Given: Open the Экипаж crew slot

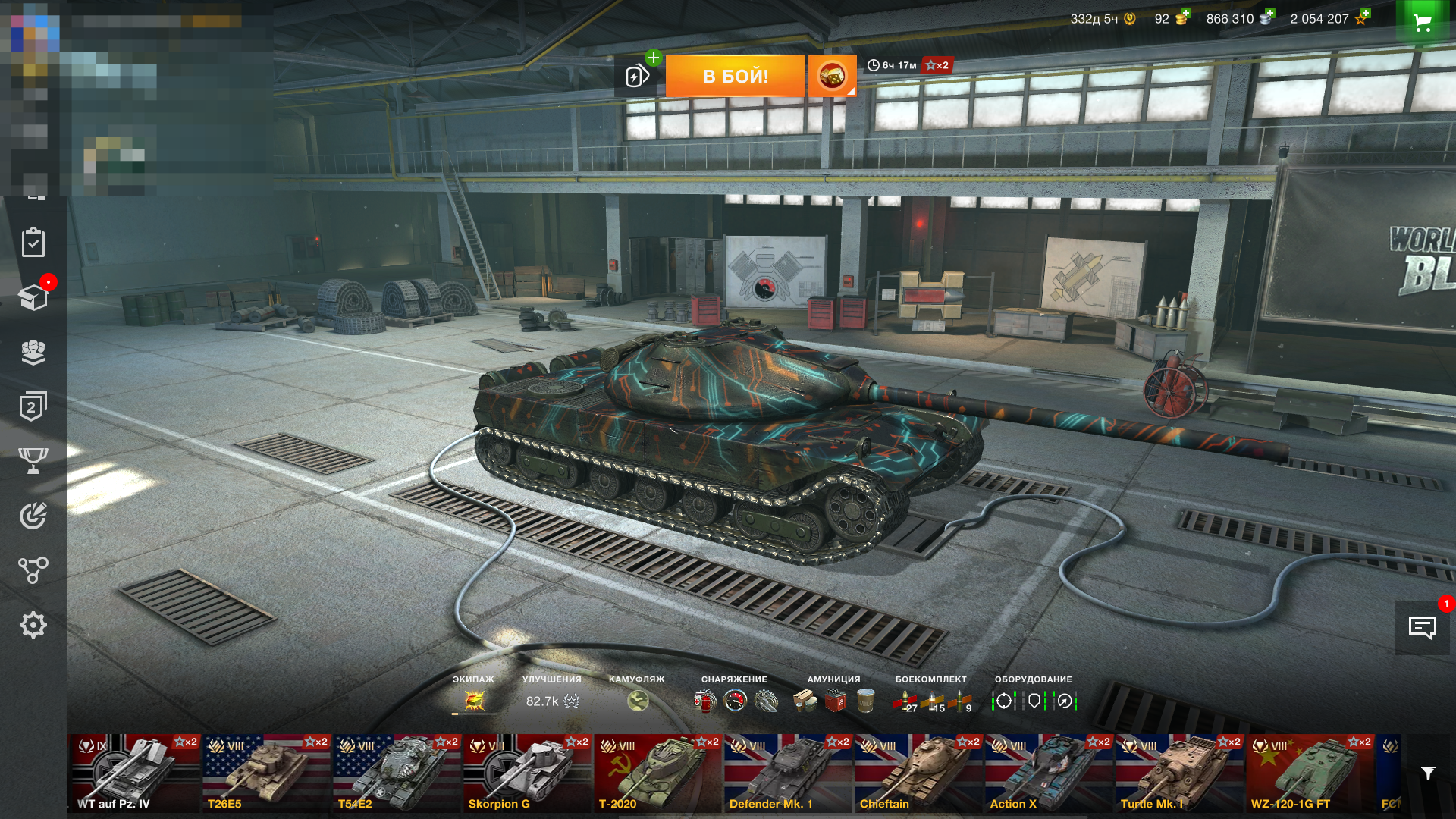Looking at the screenshot, I should pos(474,701).
